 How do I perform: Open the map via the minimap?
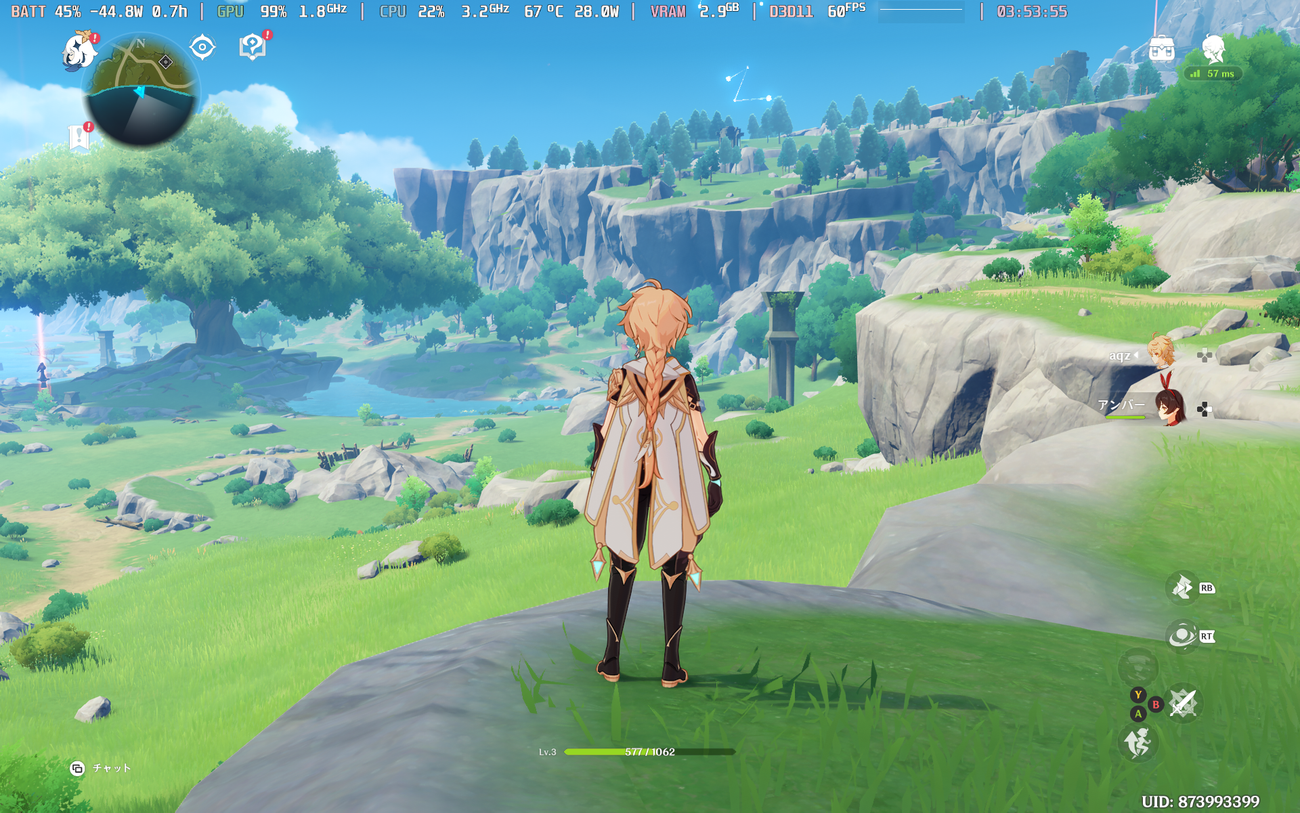click(x=141, y=89)
